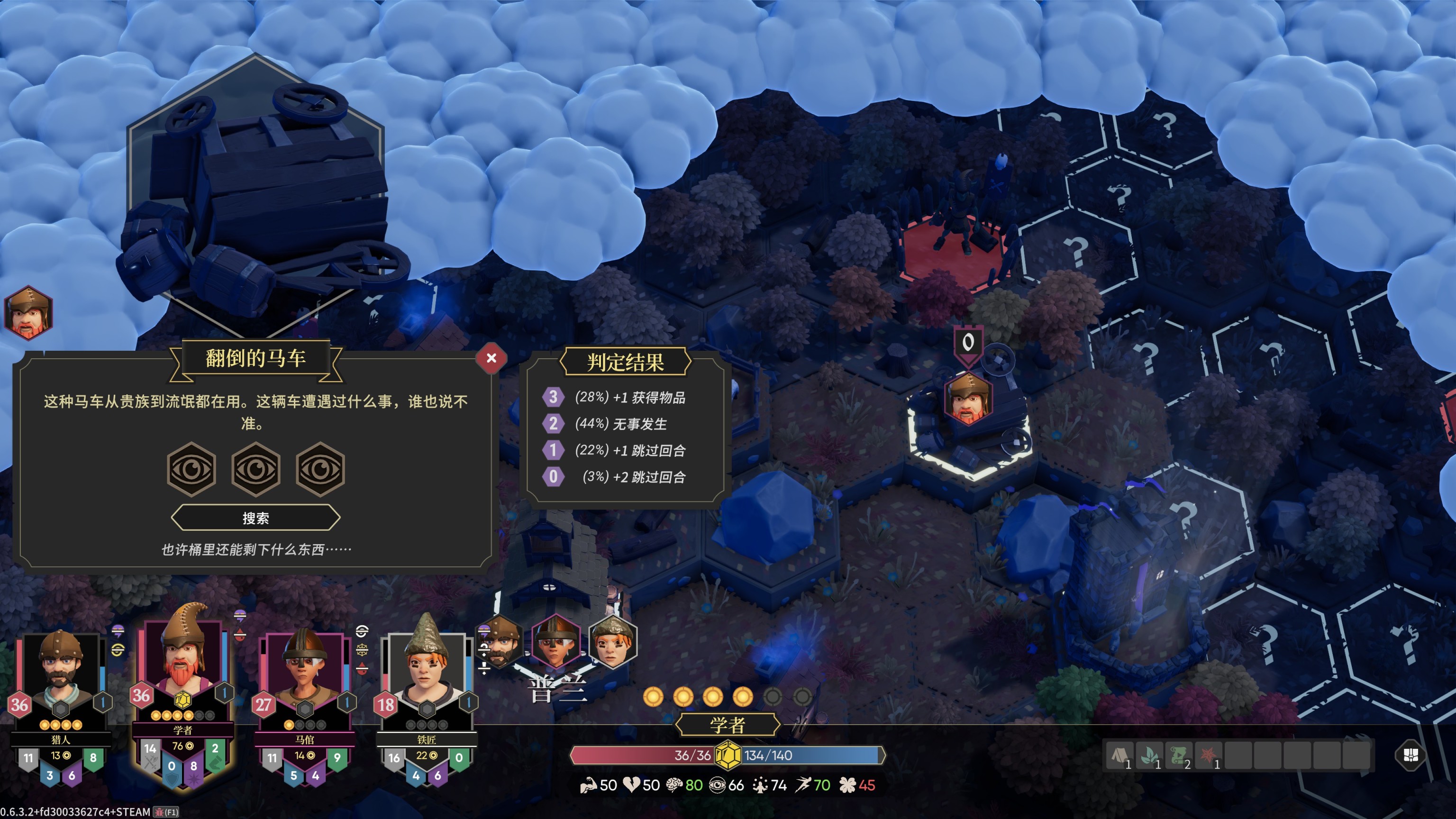Select the red spiky star item slot
Viewport: 1456px width, 819px height.
1209,755
